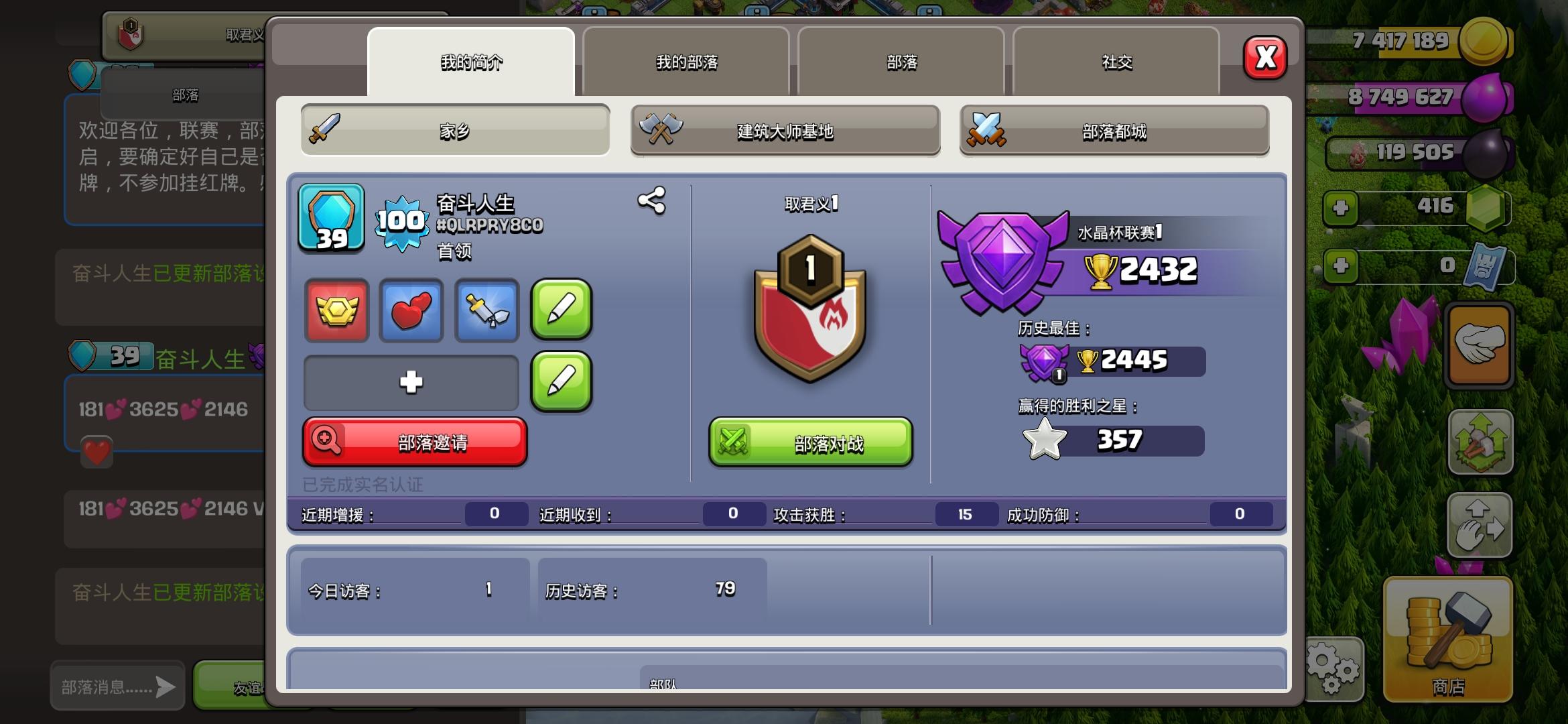The width and height of the screenshot is (1568, 724).
Task: Tap the add achievement plus slot
Action: [x=411, y=382]
